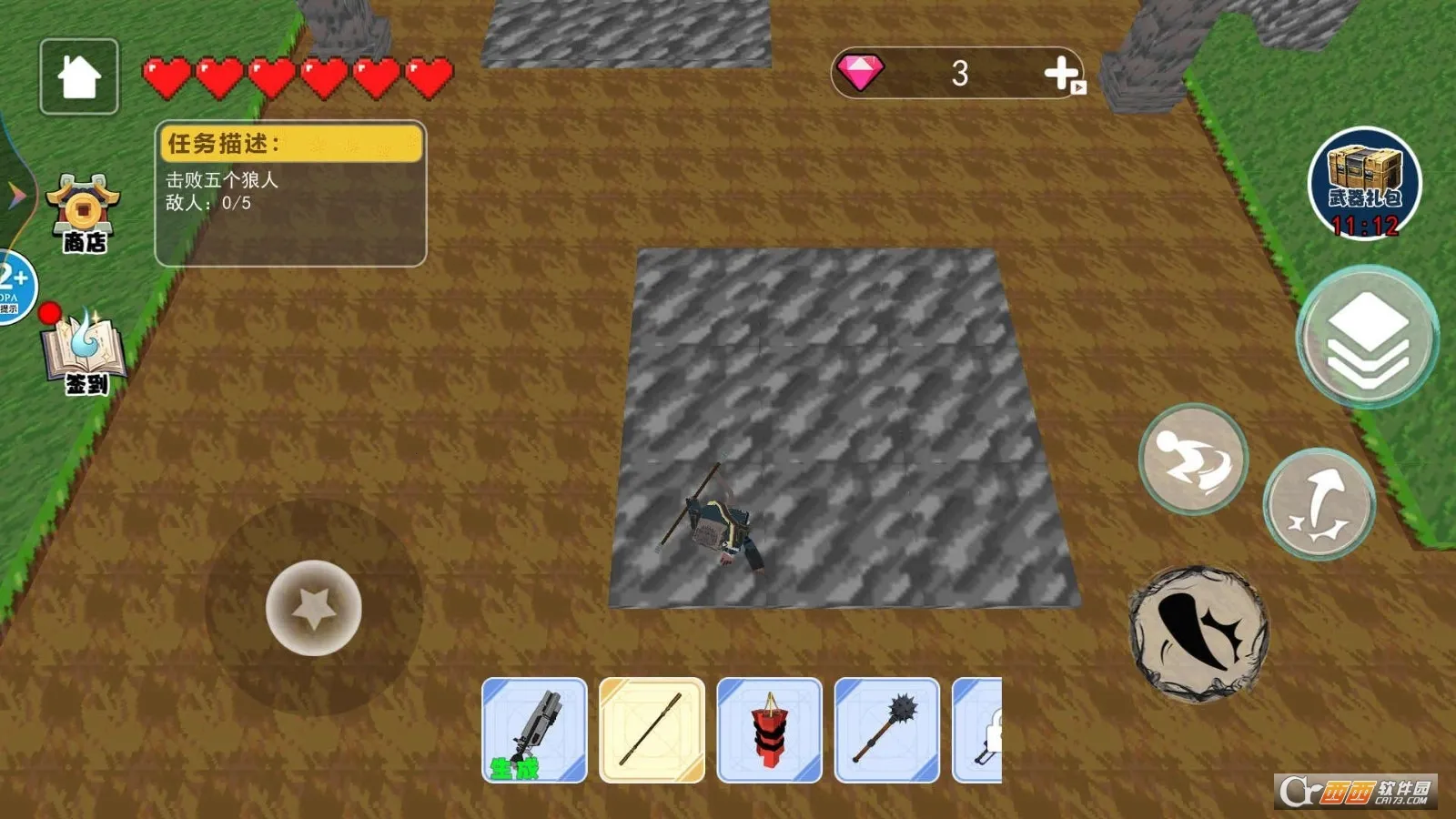Select the wooden staff weapon slot
Screen dimensions: 1456x819
click(652, 730)
